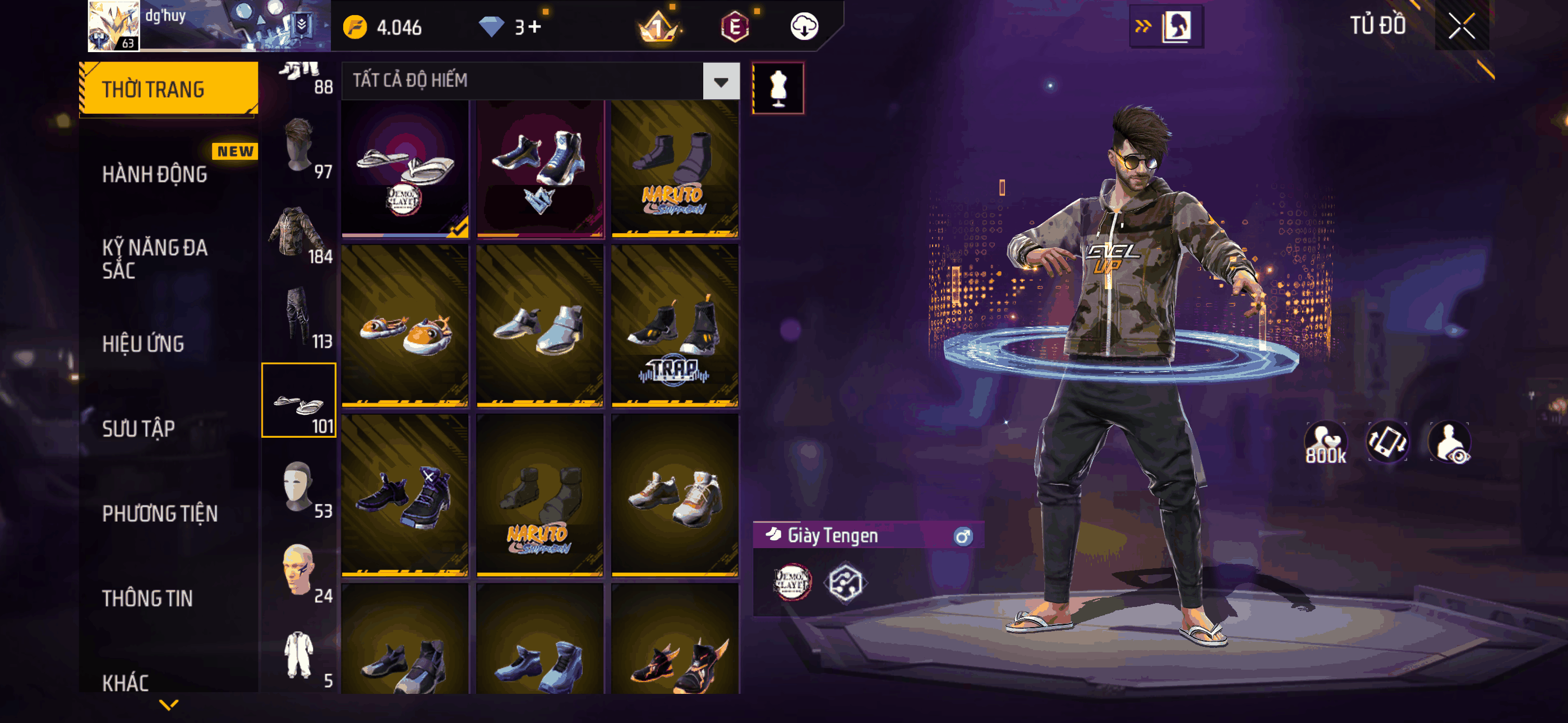Screen dimensions: 1568x723
Task: Select the Trap black sneakers item
Action: click(x=675, y=326)
